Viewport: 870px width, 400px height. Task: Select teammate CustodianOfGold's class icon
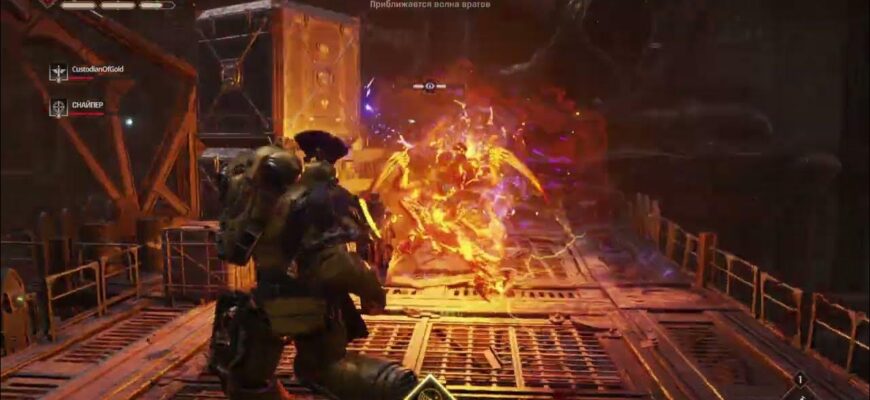59,72
